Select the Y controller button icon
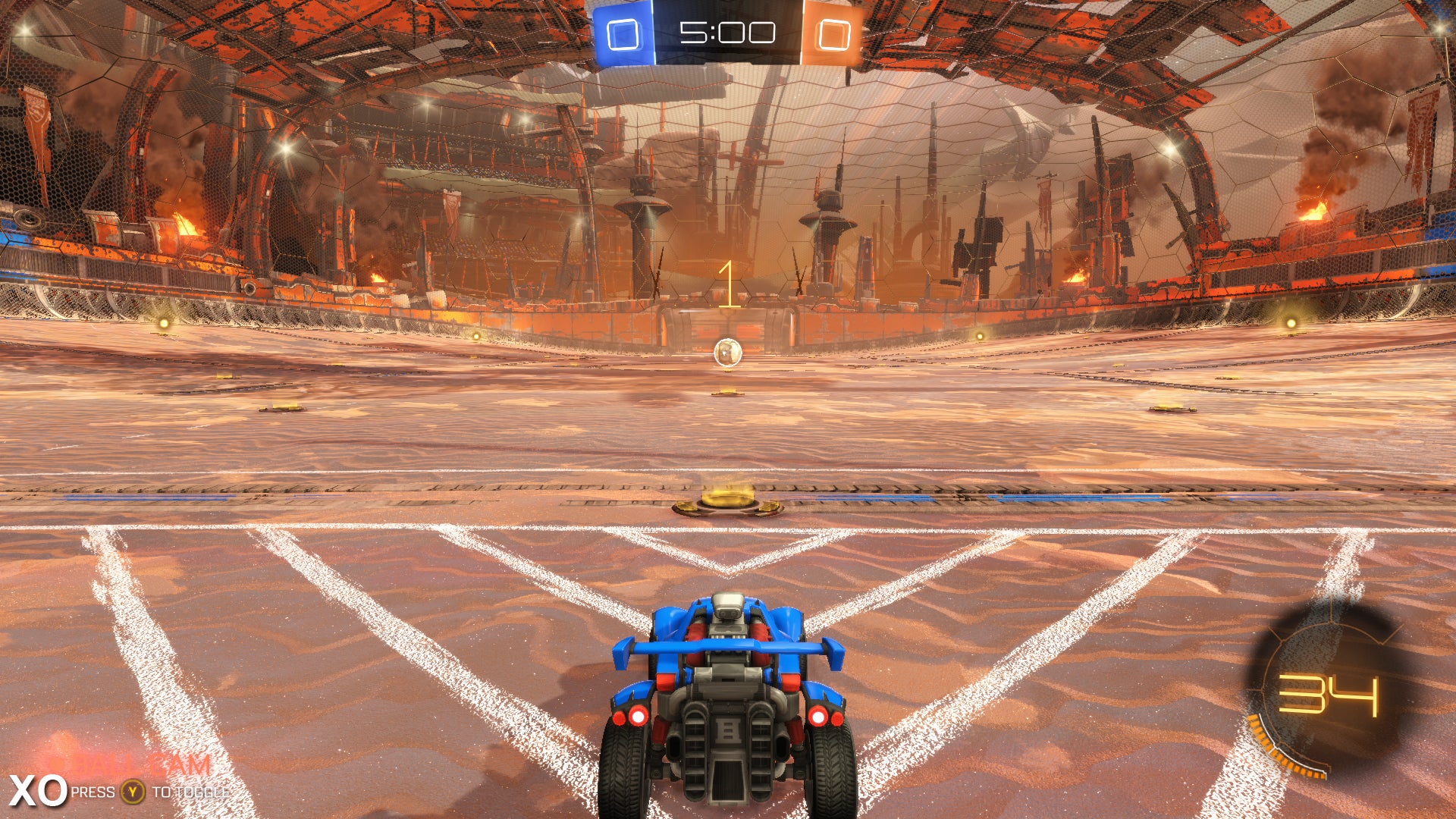Viewport: 1456px width, 819px height. click(x=132, y=790)
